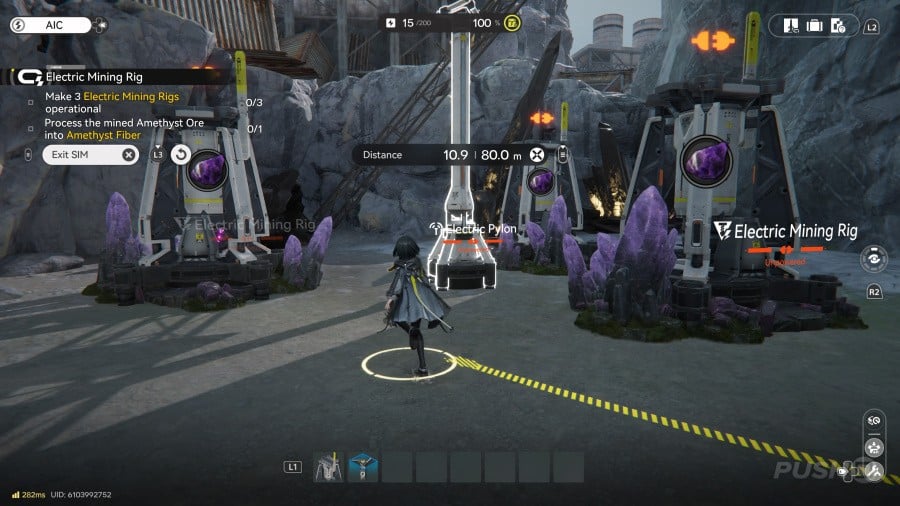Open the document help icon right of briefcase
The image size is (900, 506).
pyautogui.click(x=840, y=25)
